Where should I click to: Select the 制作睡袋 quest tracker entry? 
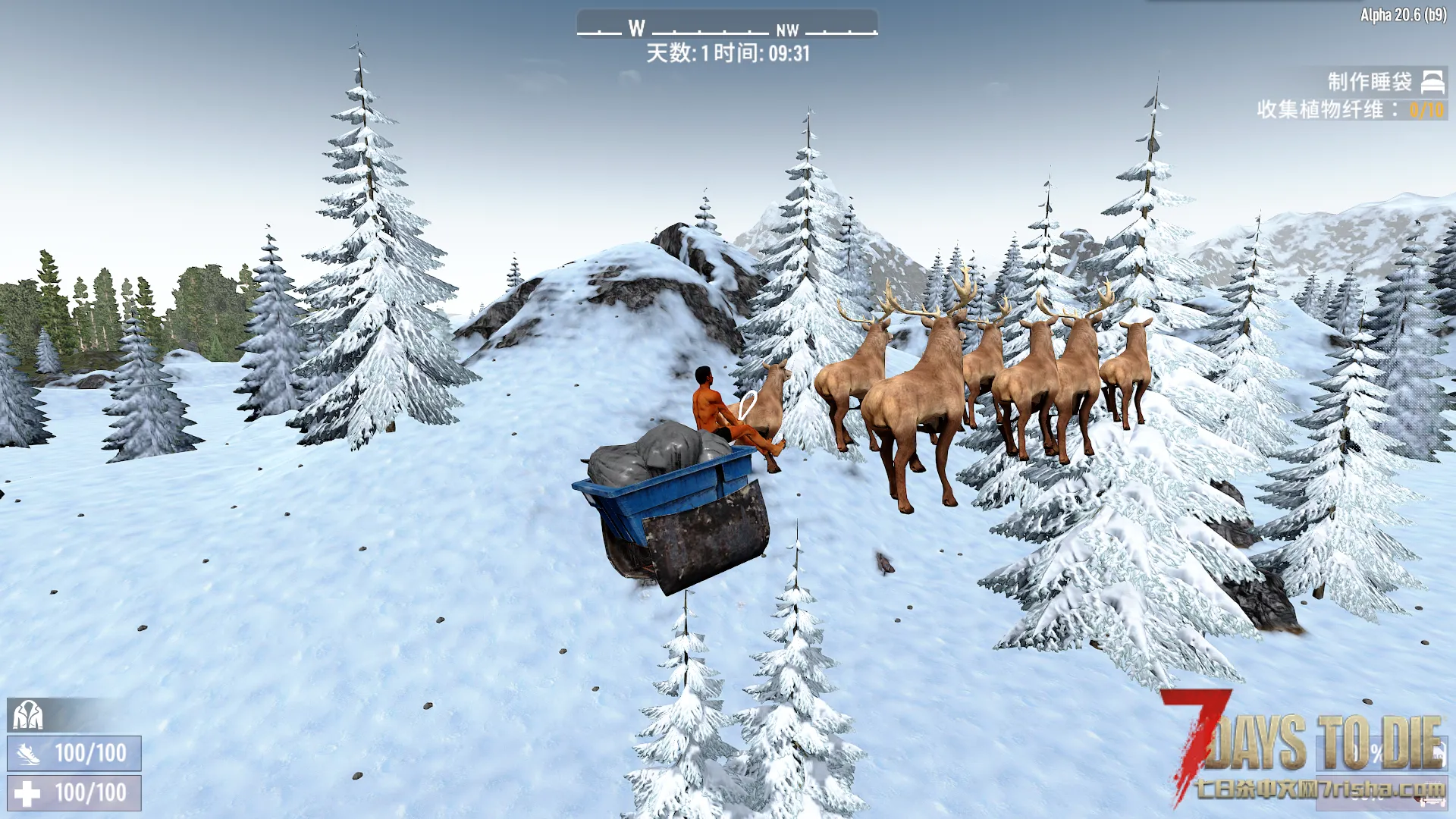point(1369,82)
